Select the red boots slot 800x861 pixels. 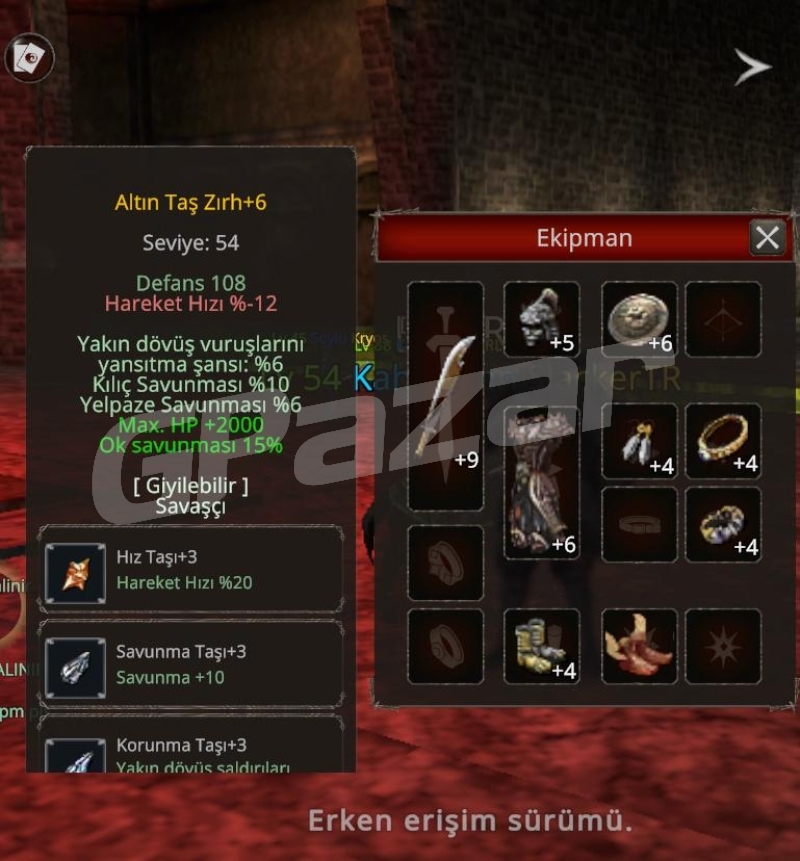(639, 646)
